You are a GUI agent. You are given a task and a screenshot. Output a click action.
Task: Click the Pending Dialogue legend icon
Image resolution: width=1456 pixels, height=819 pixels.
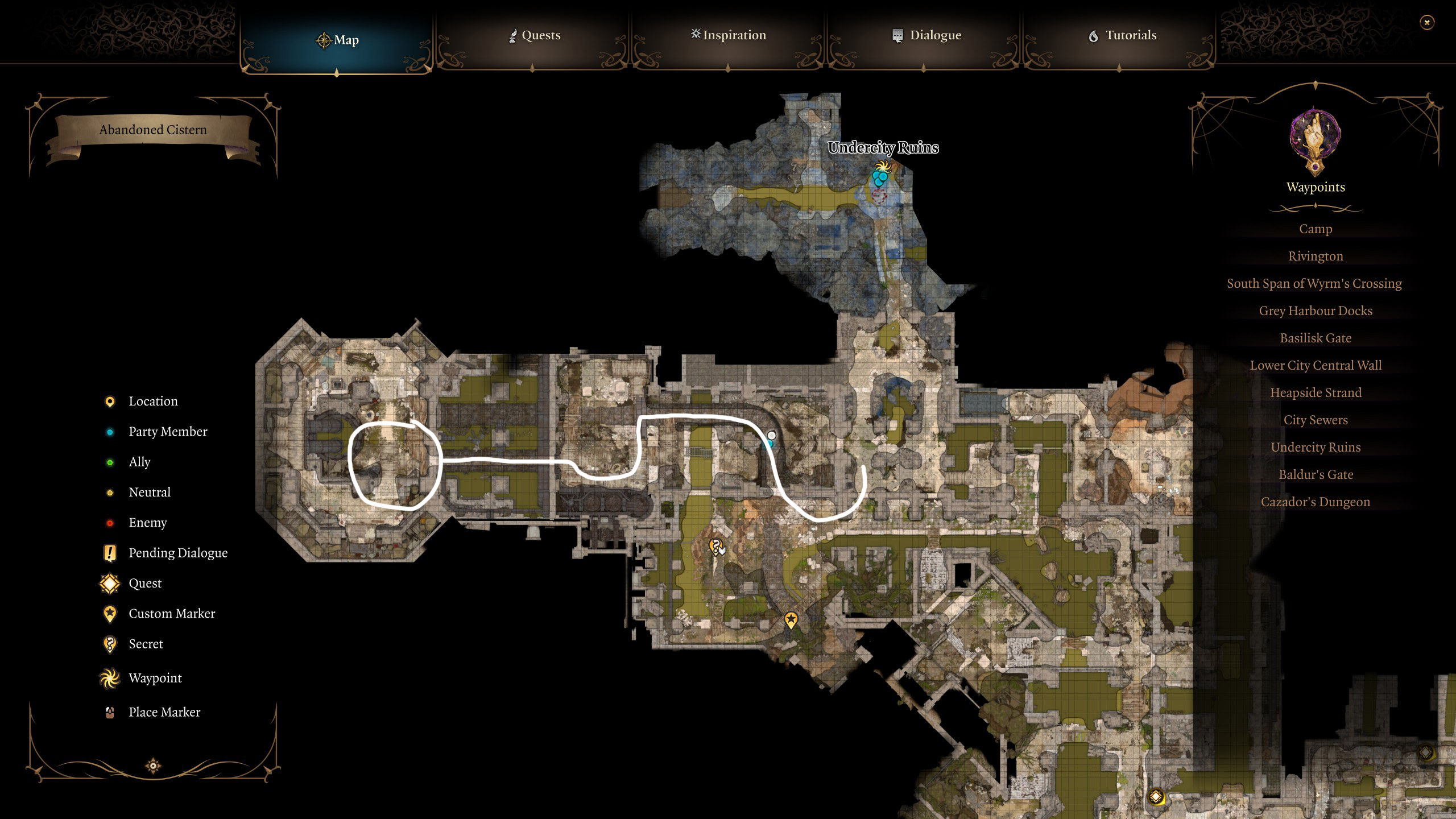click(x=109, y=552)
